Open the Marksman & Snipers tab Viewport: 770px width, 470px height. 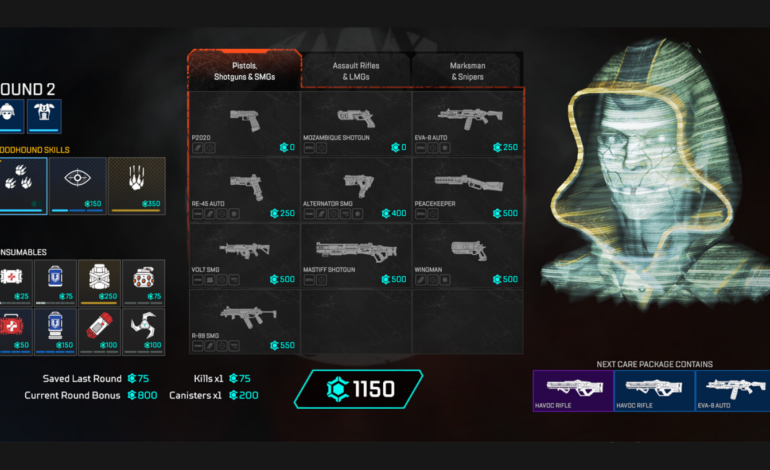click(x=467, y=71)
